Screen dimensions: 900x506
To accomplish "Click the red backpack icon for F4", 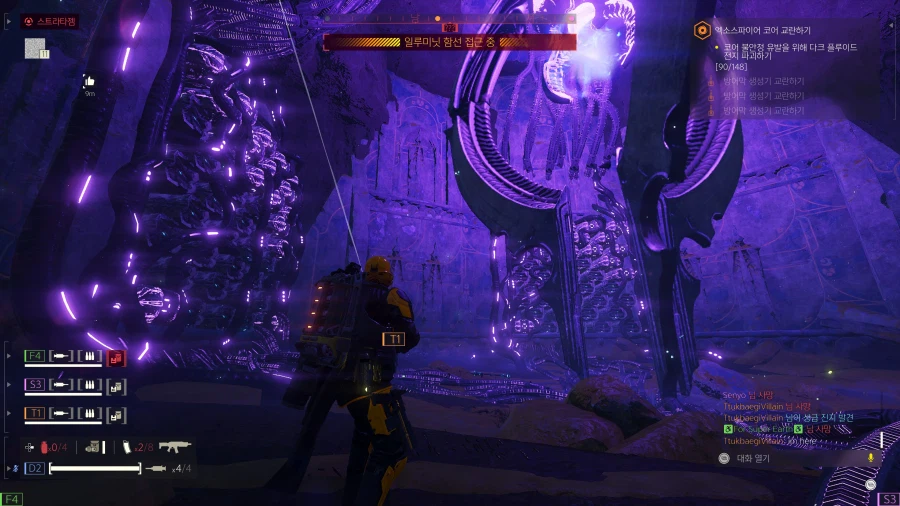I will pyautogui.click(x=116, y=357).
